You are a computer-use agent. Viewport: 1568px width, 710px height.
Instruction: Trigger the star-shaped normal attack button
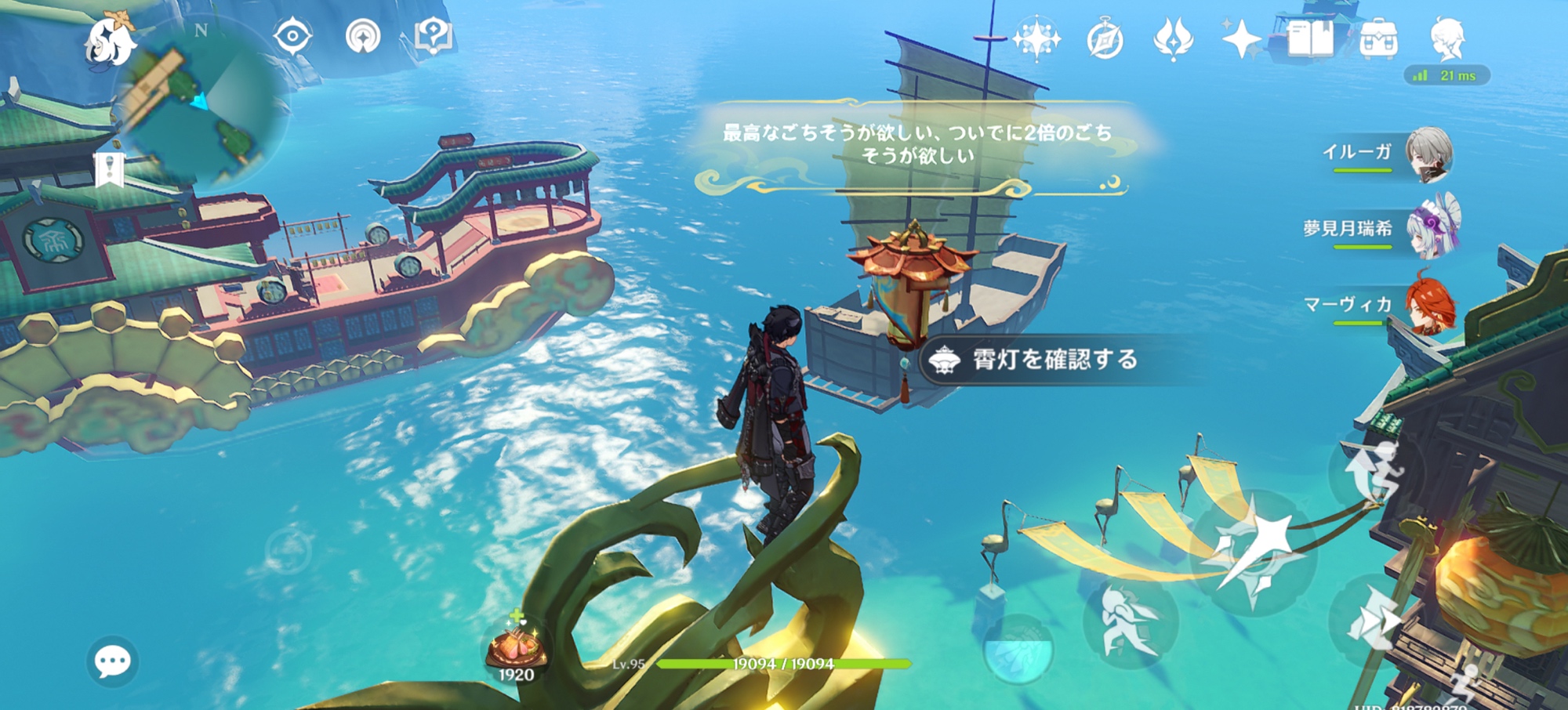pos(1253,549)
